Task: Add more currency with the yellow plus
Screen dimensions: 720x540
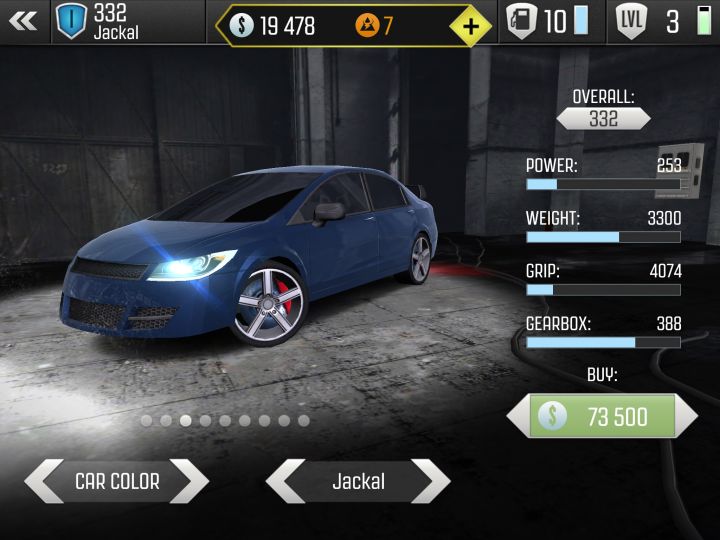Action: pos(470,26)
